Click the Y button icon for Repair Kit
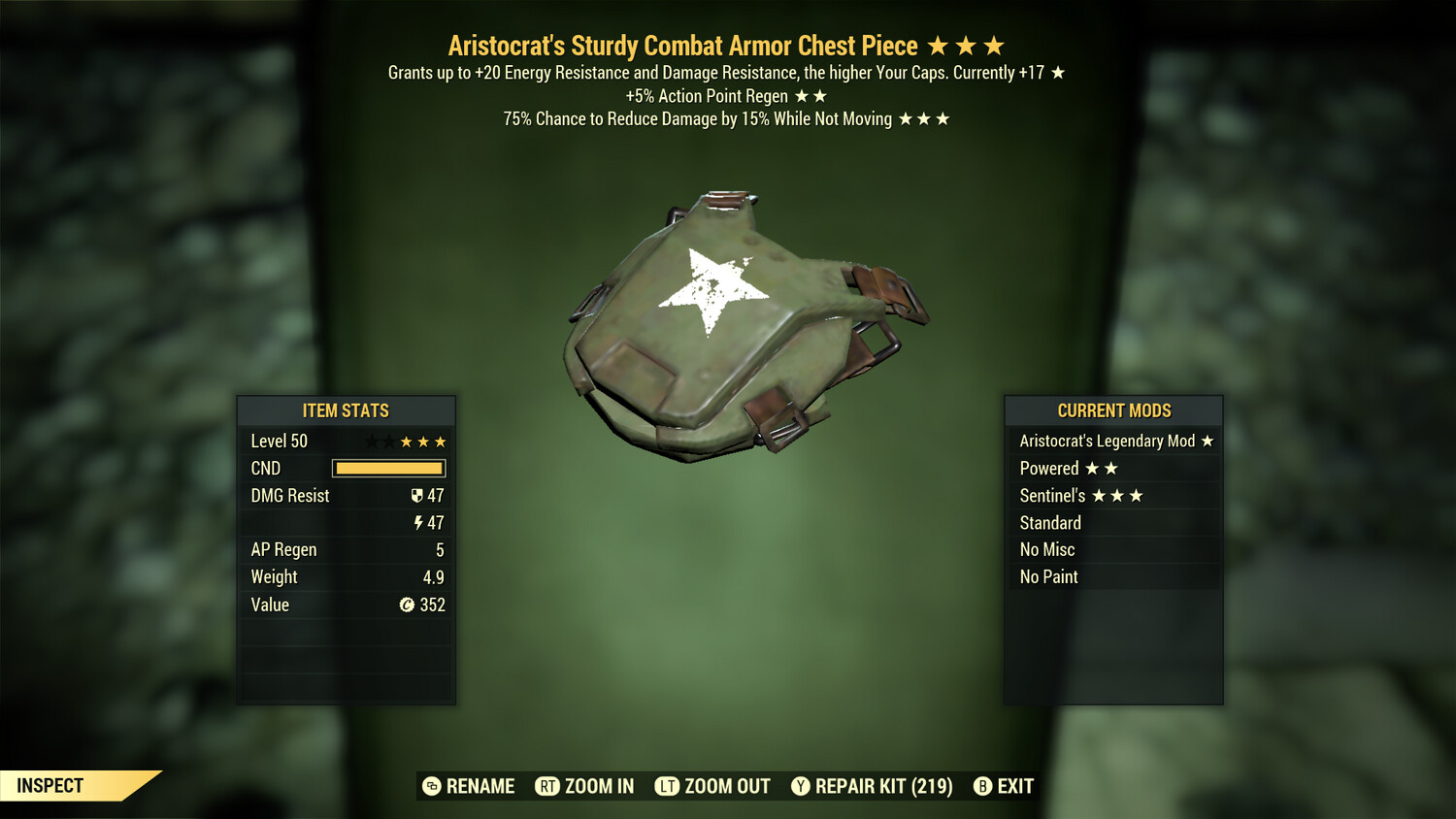This screenshot has width=1456, height=819. 802,786
